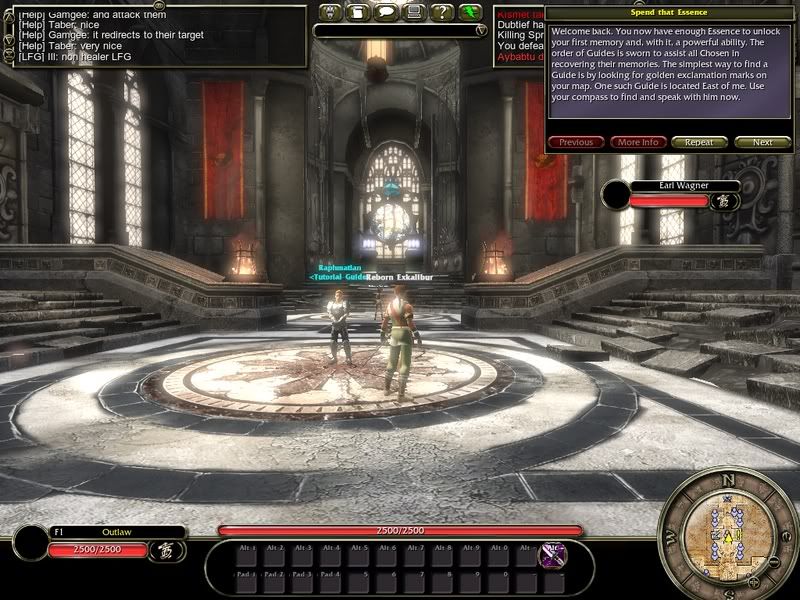
Task: Select Earl Wagner's target frame
Action: pos(671,186)
